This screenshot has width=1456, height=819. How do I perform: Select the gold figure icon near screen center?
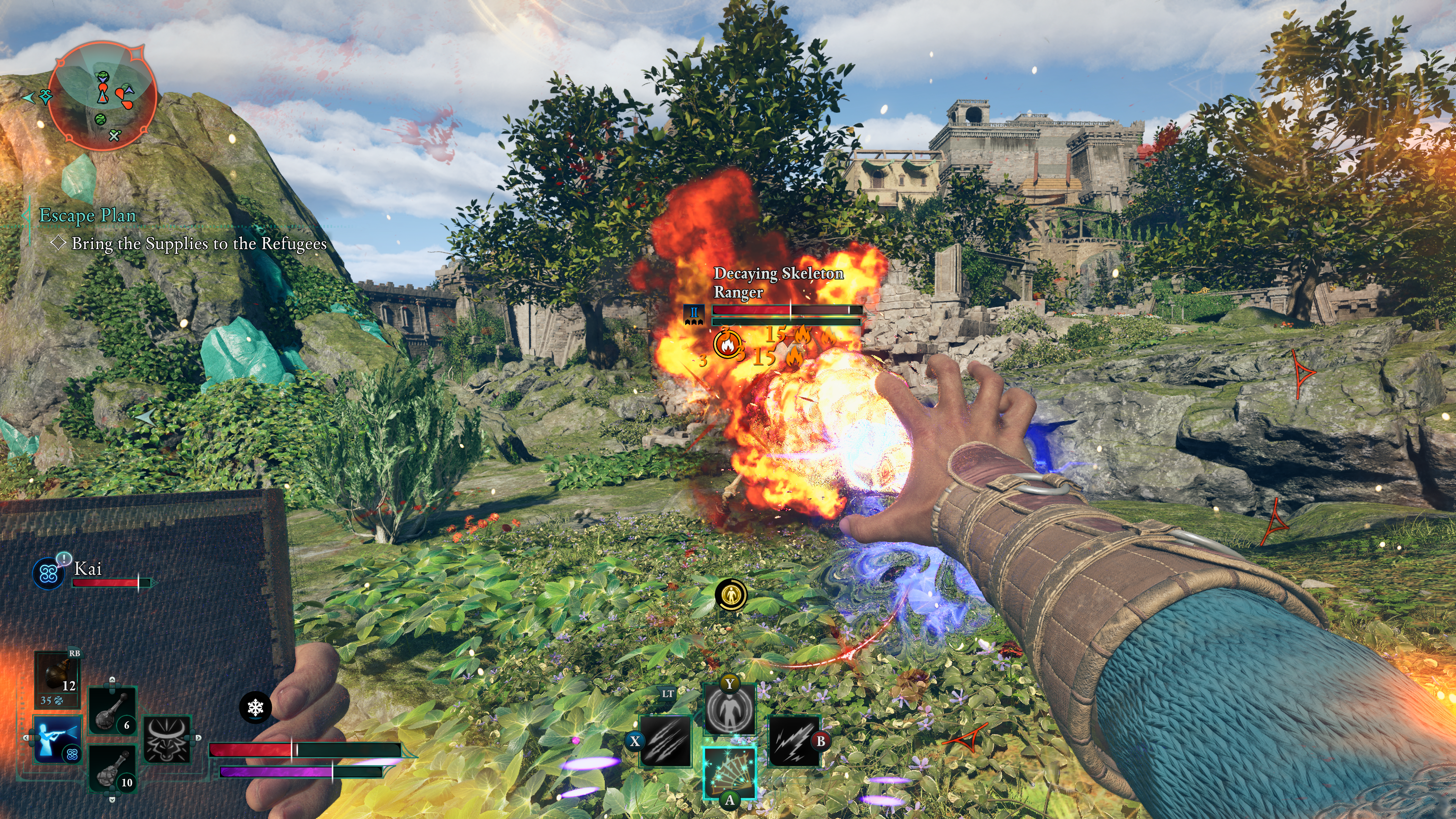(731, 595)
